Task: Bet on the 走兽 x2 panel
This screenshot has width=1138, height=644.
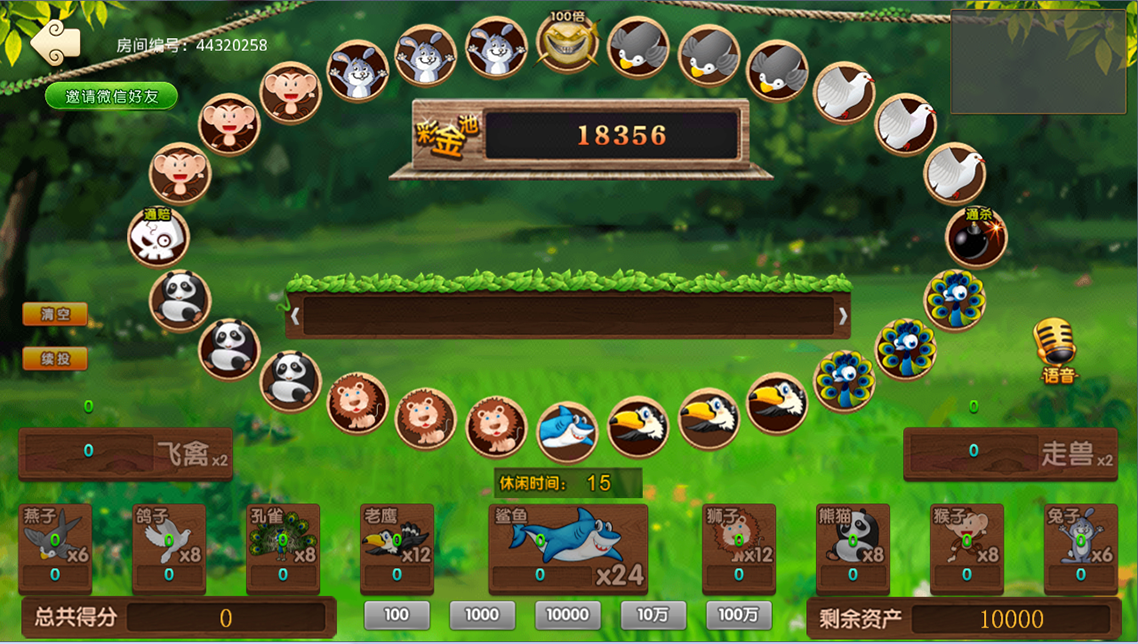Action: [x=1010, y=453]
